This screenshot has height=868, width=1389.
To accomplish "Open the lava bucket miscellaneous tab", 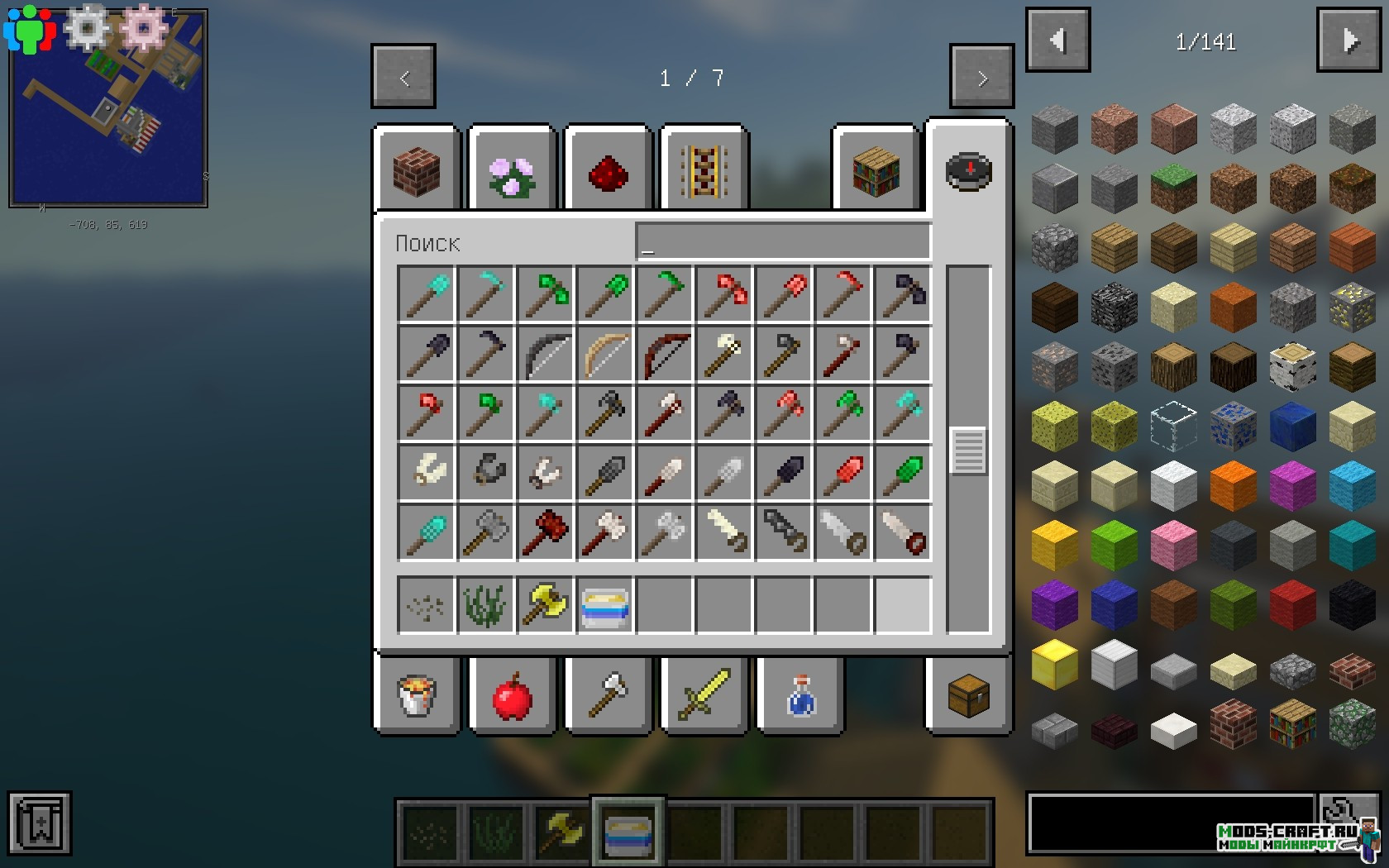I will pyautogui.click(x=417, y=695).
